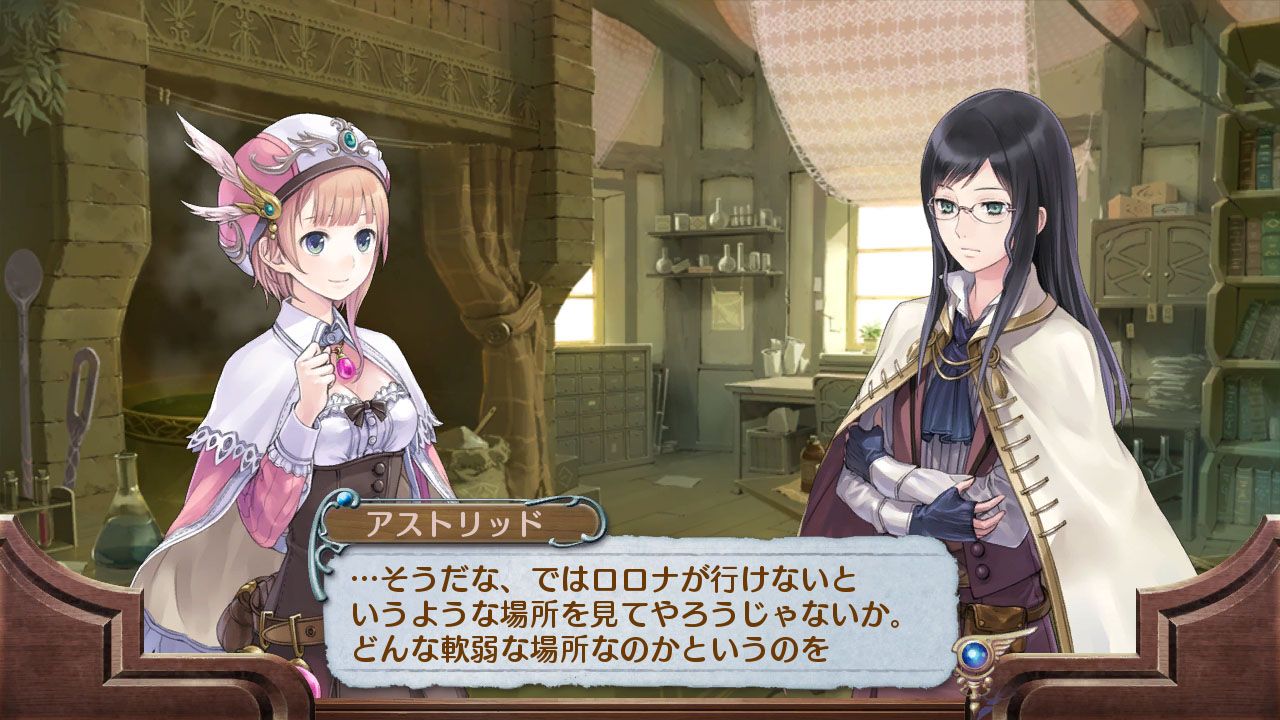The height and width of the screenshot is (720, 1280).
Task: Select the green jewel on Rorona's hat
Action: [x=349, y=138]
